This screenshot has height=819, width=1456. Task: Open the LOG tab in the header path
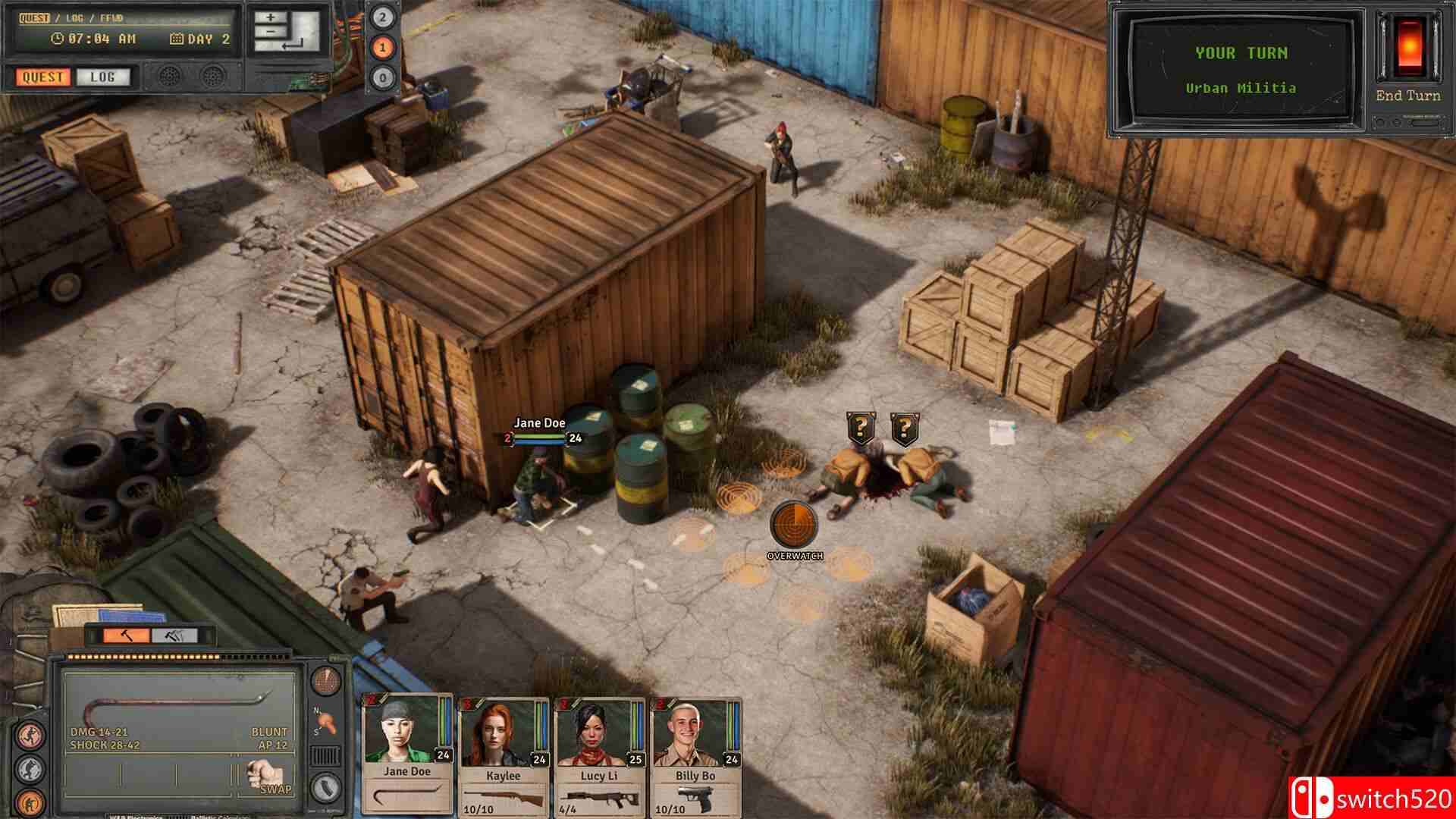point(75,17)
